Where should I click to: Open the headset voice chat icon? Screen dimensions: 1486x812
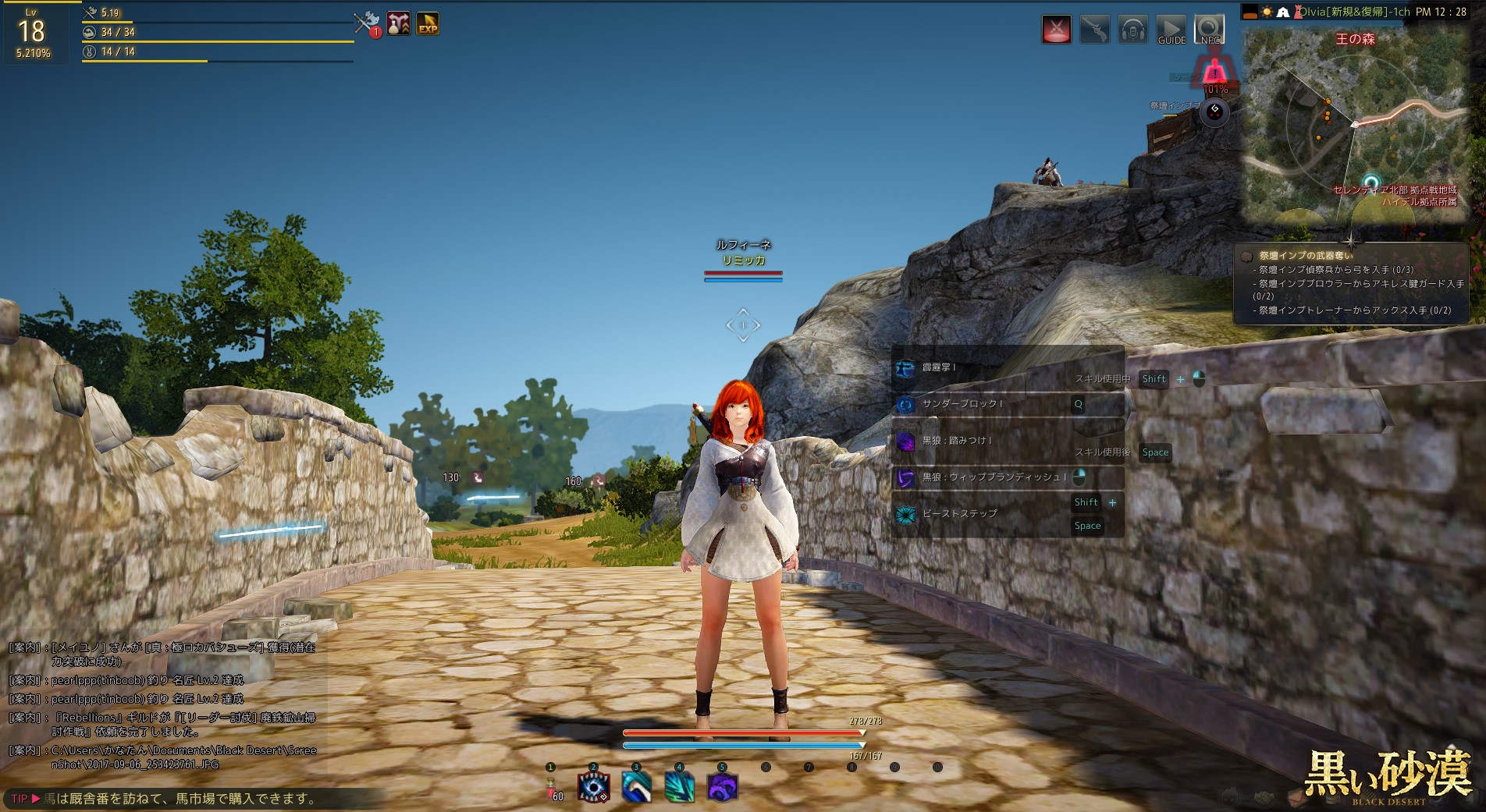pyautogui.click(x=1132, y=30)
